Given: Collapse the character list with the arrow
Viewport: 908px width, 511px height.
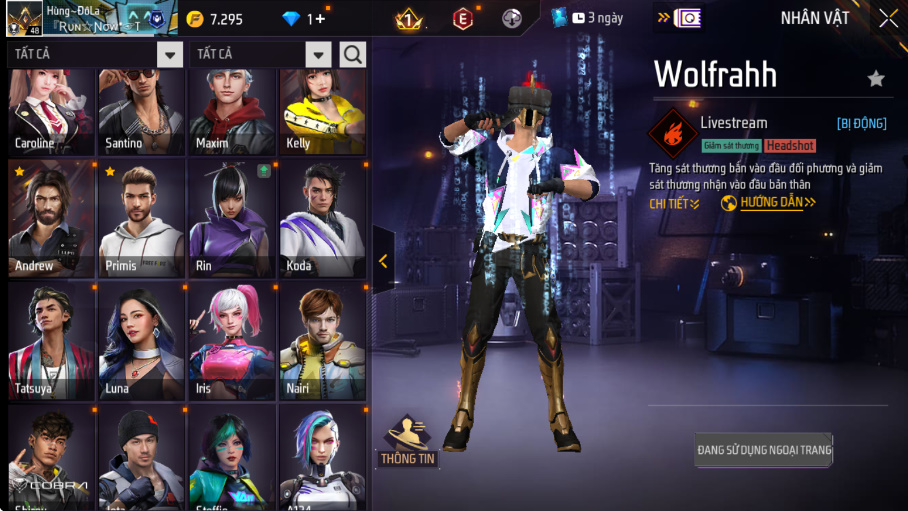Looking at the screenshot, I should point(383,261).
